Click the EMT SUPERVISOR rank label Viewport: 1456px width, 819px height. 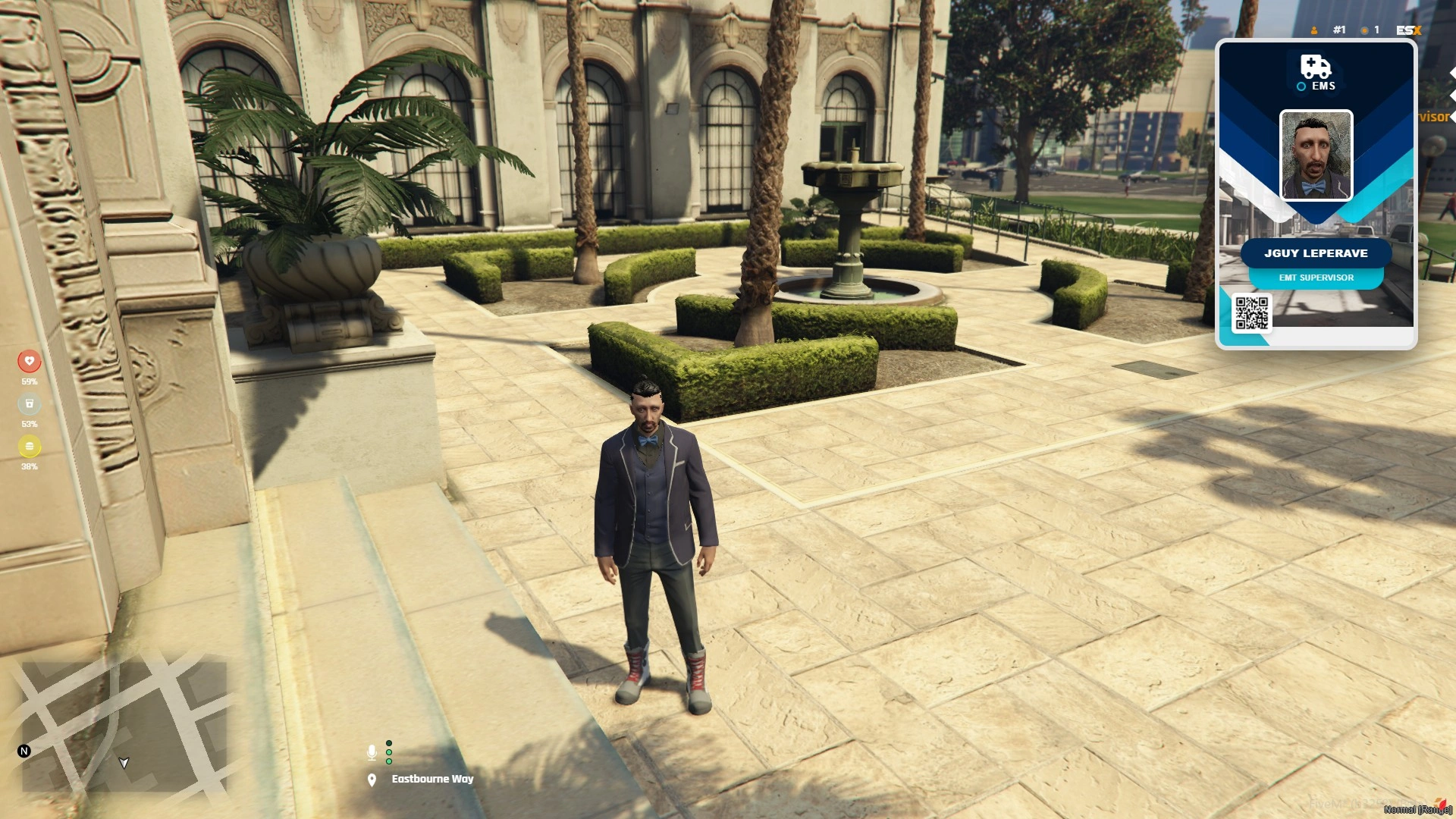[1316, 278]
